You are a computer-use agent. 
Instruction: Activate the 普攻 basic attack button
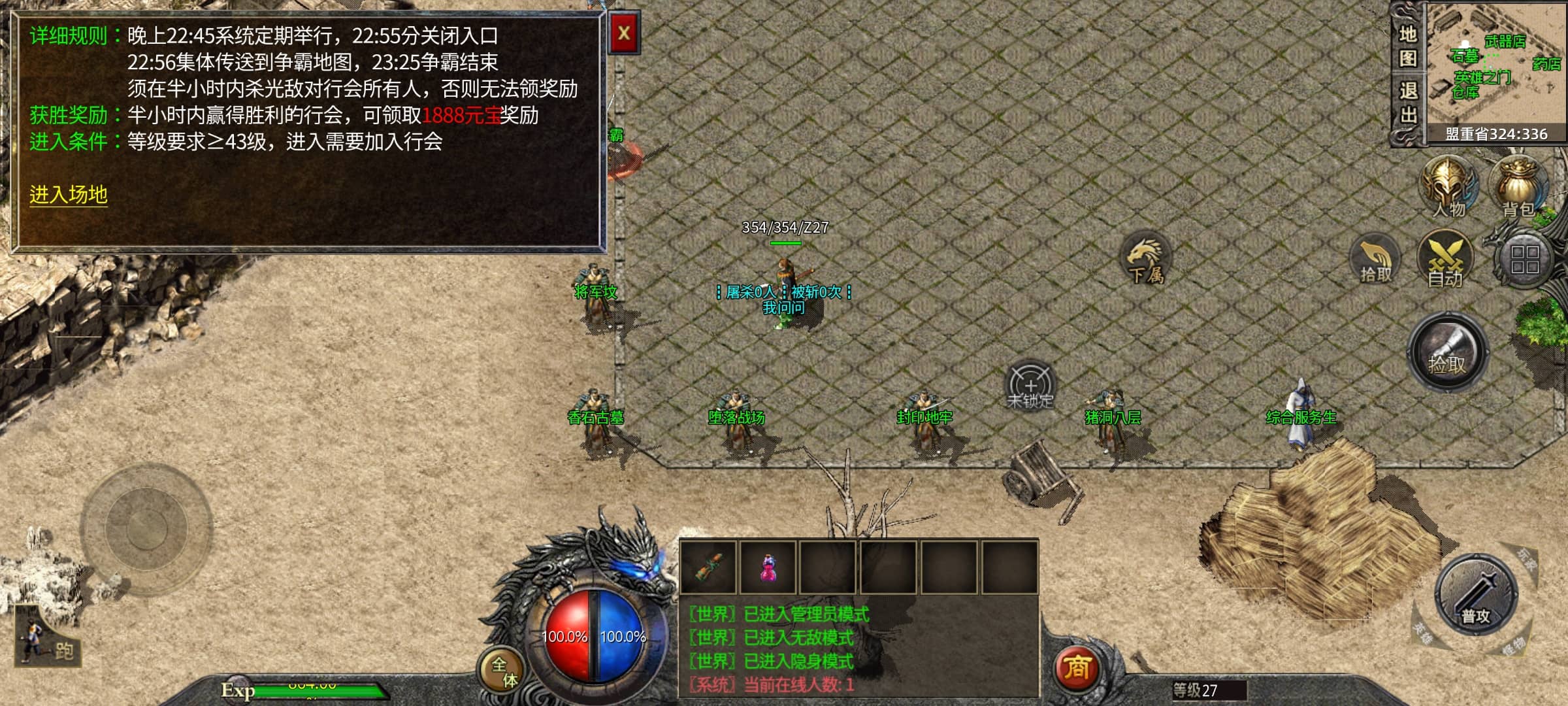1475,596
